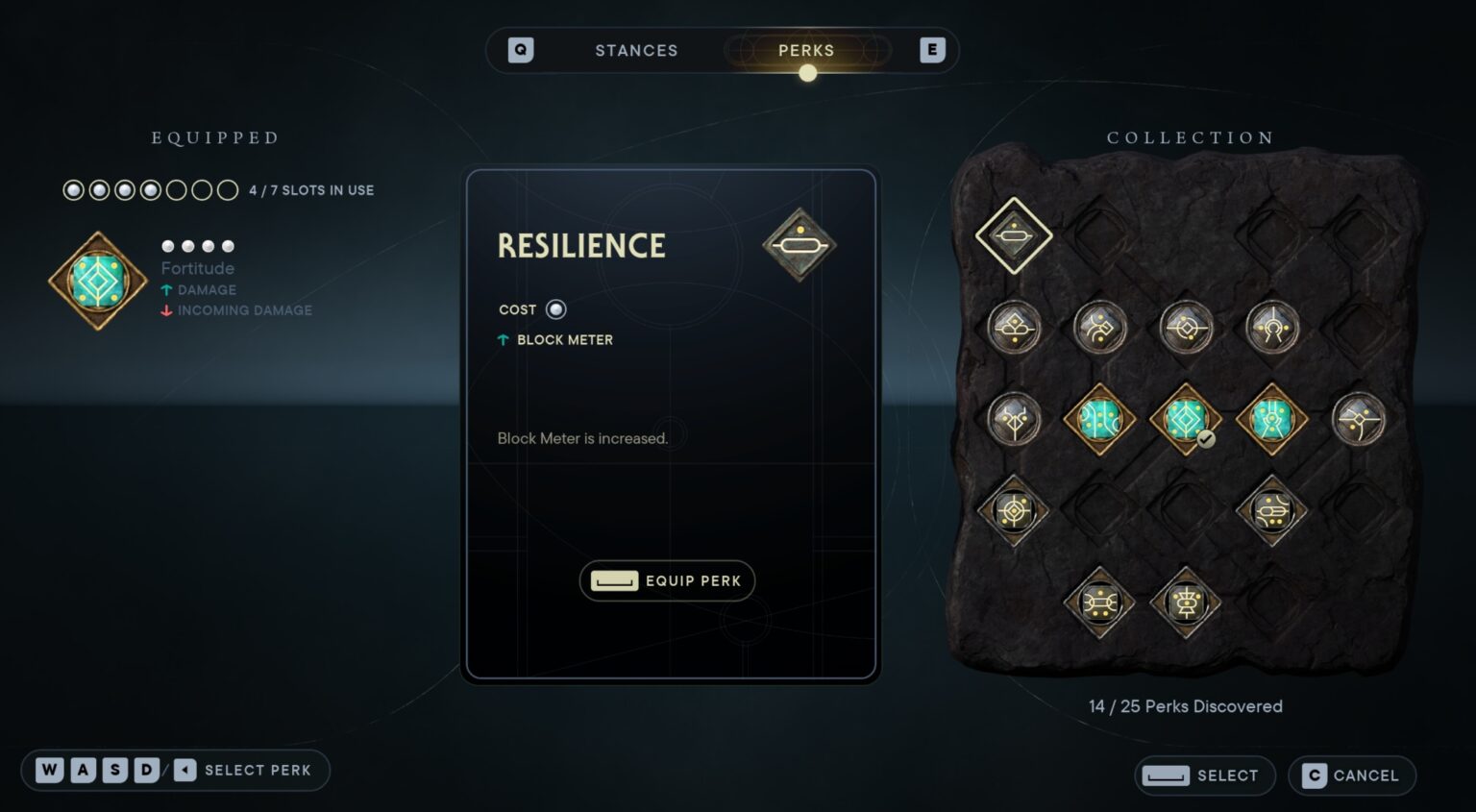Switch to the Perks tab
The width and height of the screenshot is (1476, 812).
[x=806, y=50]
